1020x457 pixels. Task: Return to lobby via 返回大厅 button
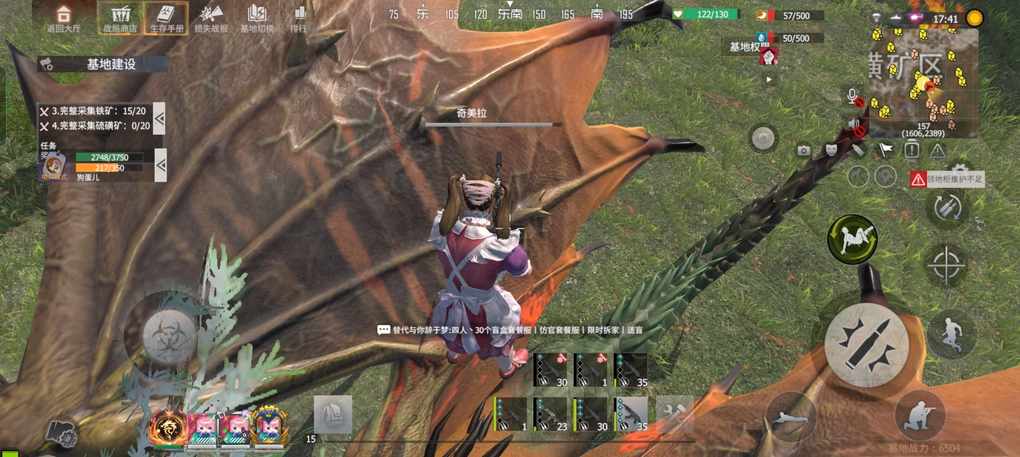coord(63,17)
